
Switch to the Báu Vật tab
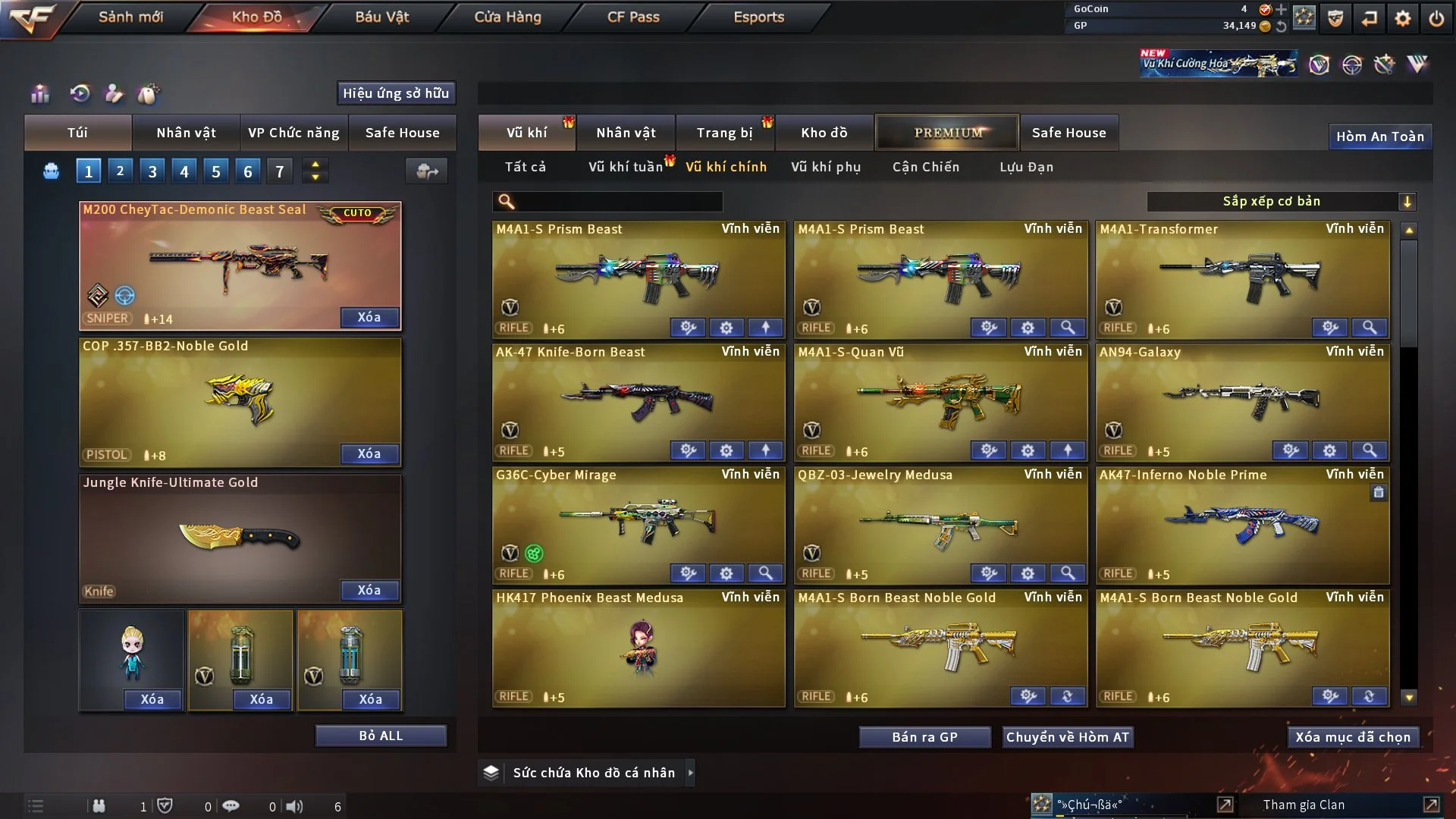382,17
